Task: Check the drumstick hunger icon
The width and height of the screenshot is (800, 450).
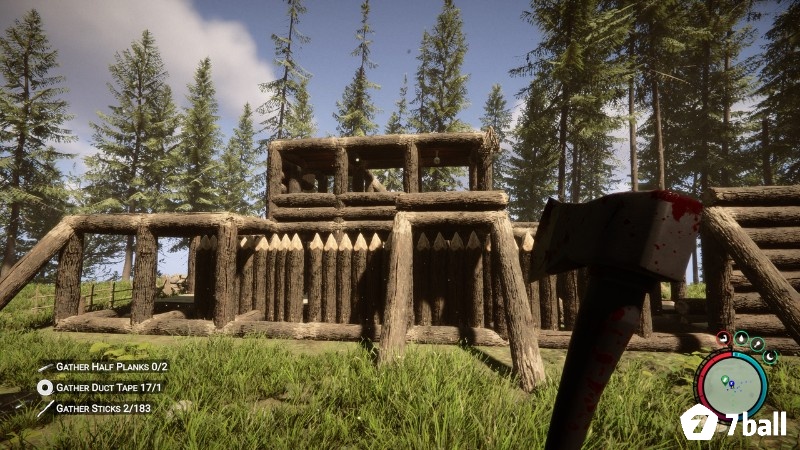Action: 758,345
